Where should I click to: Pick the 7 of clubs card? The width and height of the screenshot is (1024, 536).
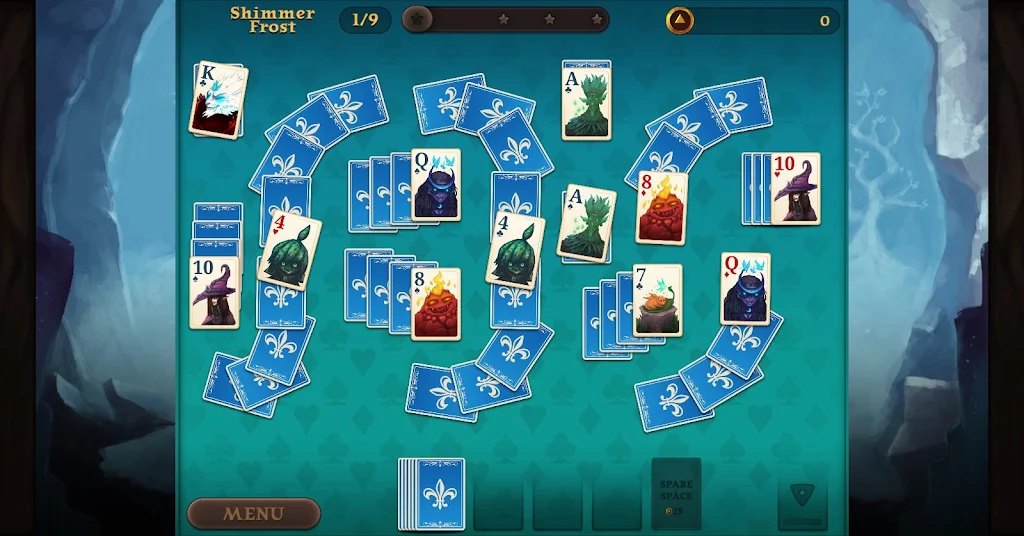pyautogui.click(x=658, y=300)
